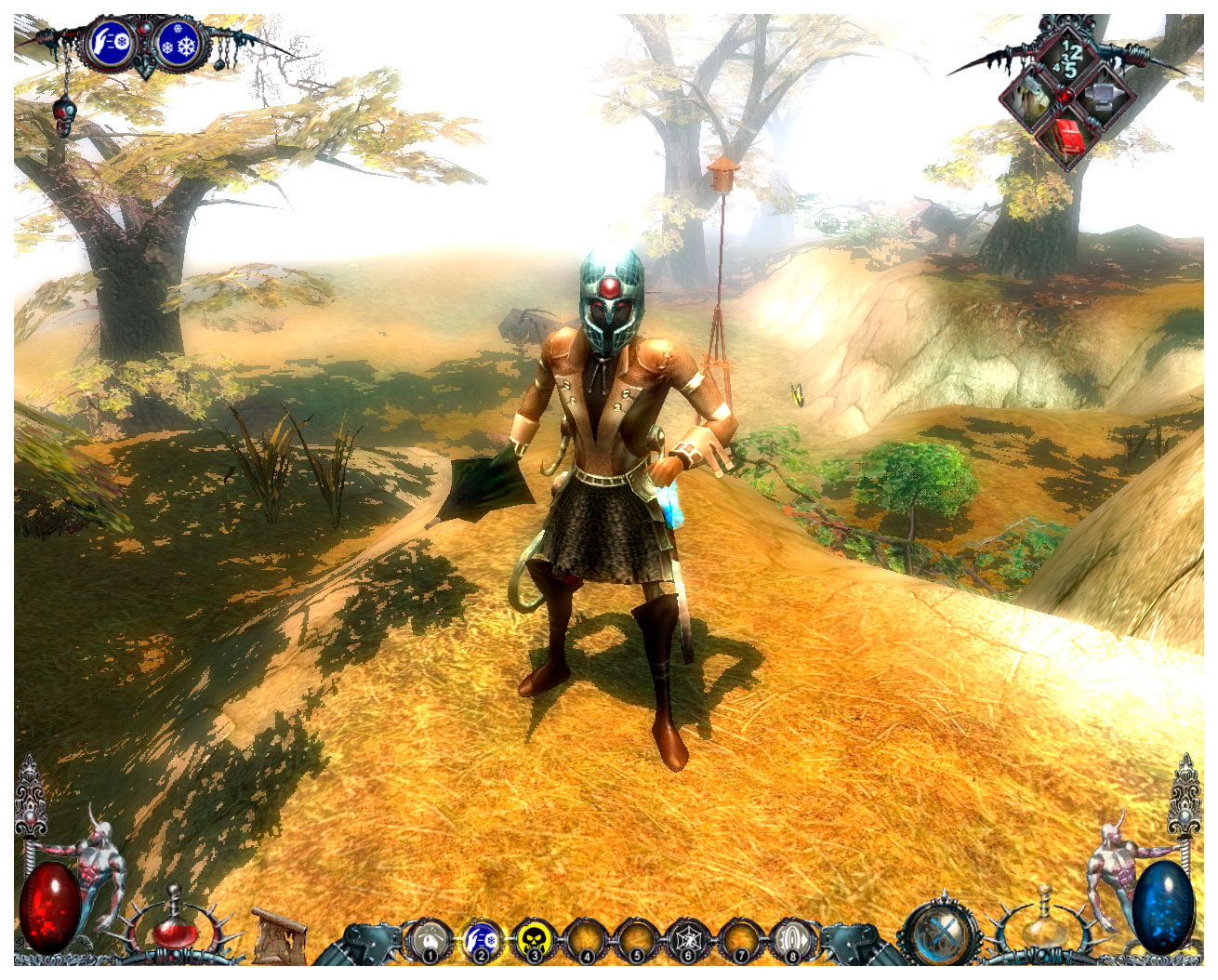Activate the yellow skull skill in slot 3

[534, 940]
